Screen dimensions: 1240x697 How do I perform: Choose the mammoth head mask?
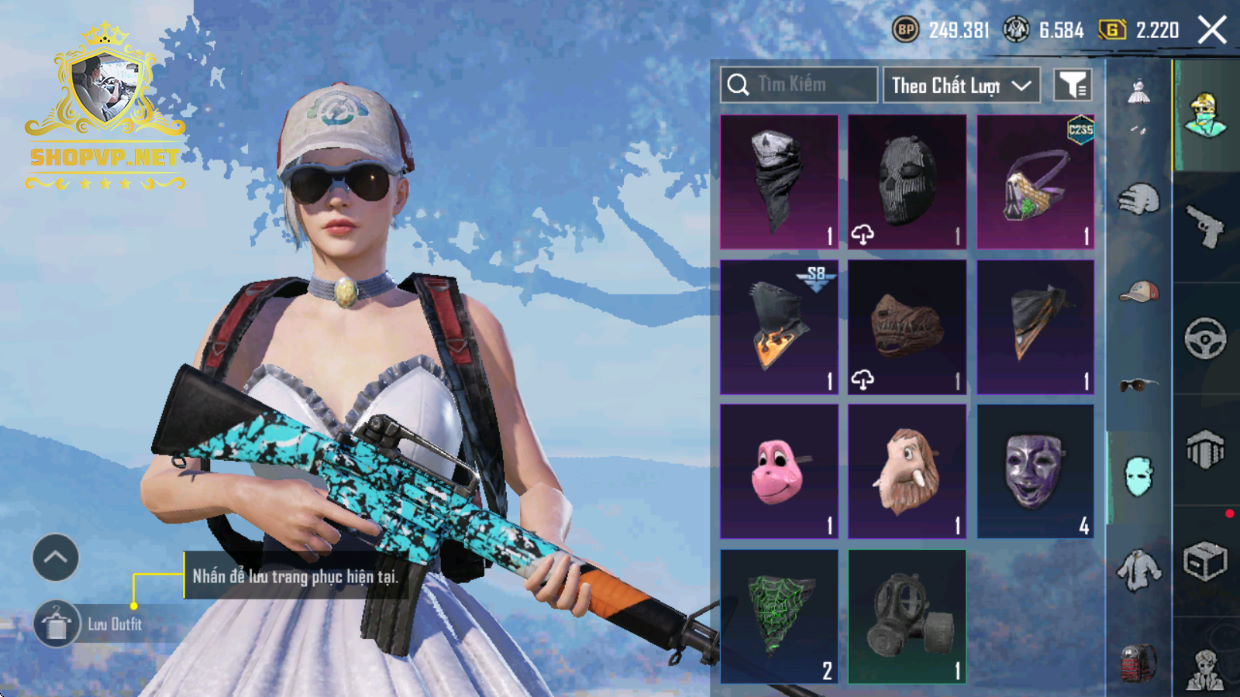tap(907, 471)
